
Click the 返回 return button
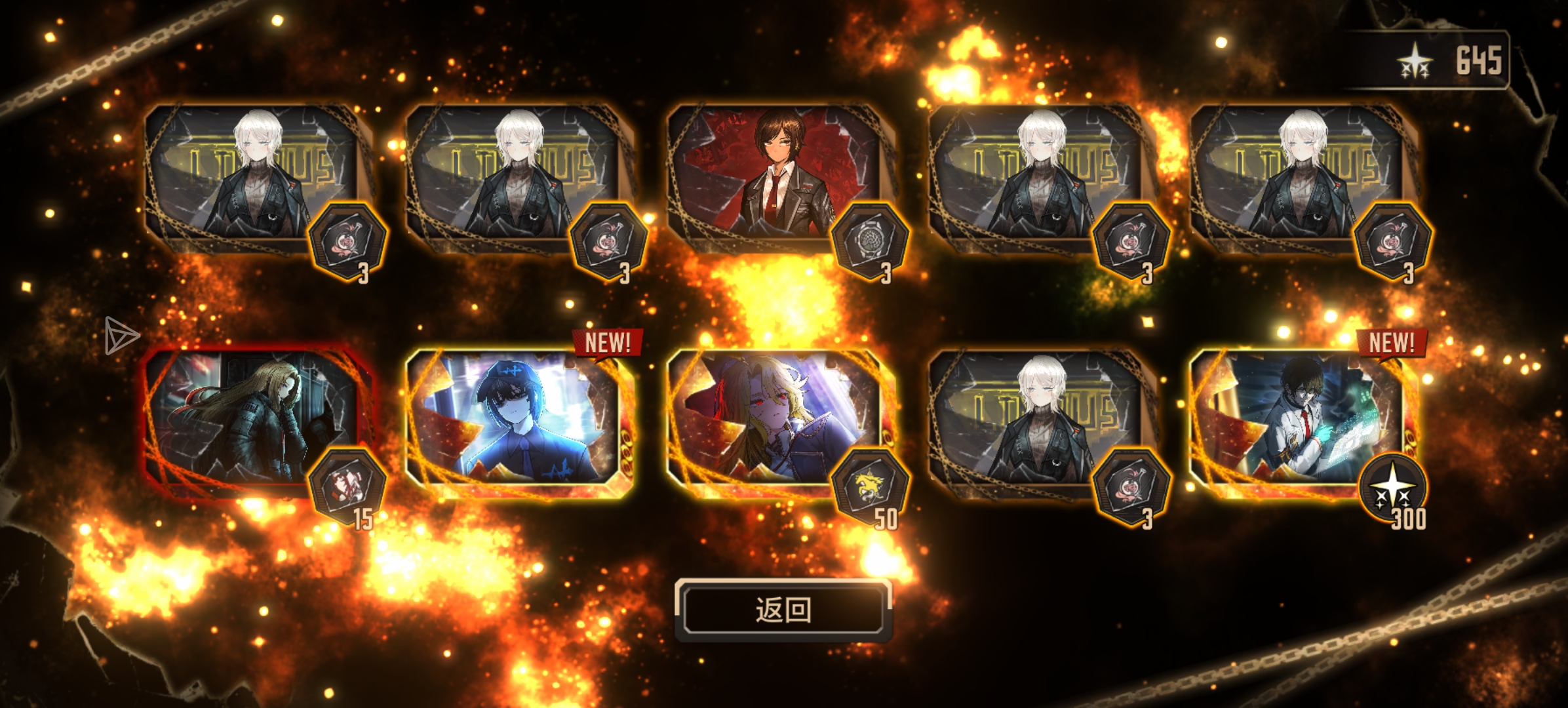tap(783, 610)
